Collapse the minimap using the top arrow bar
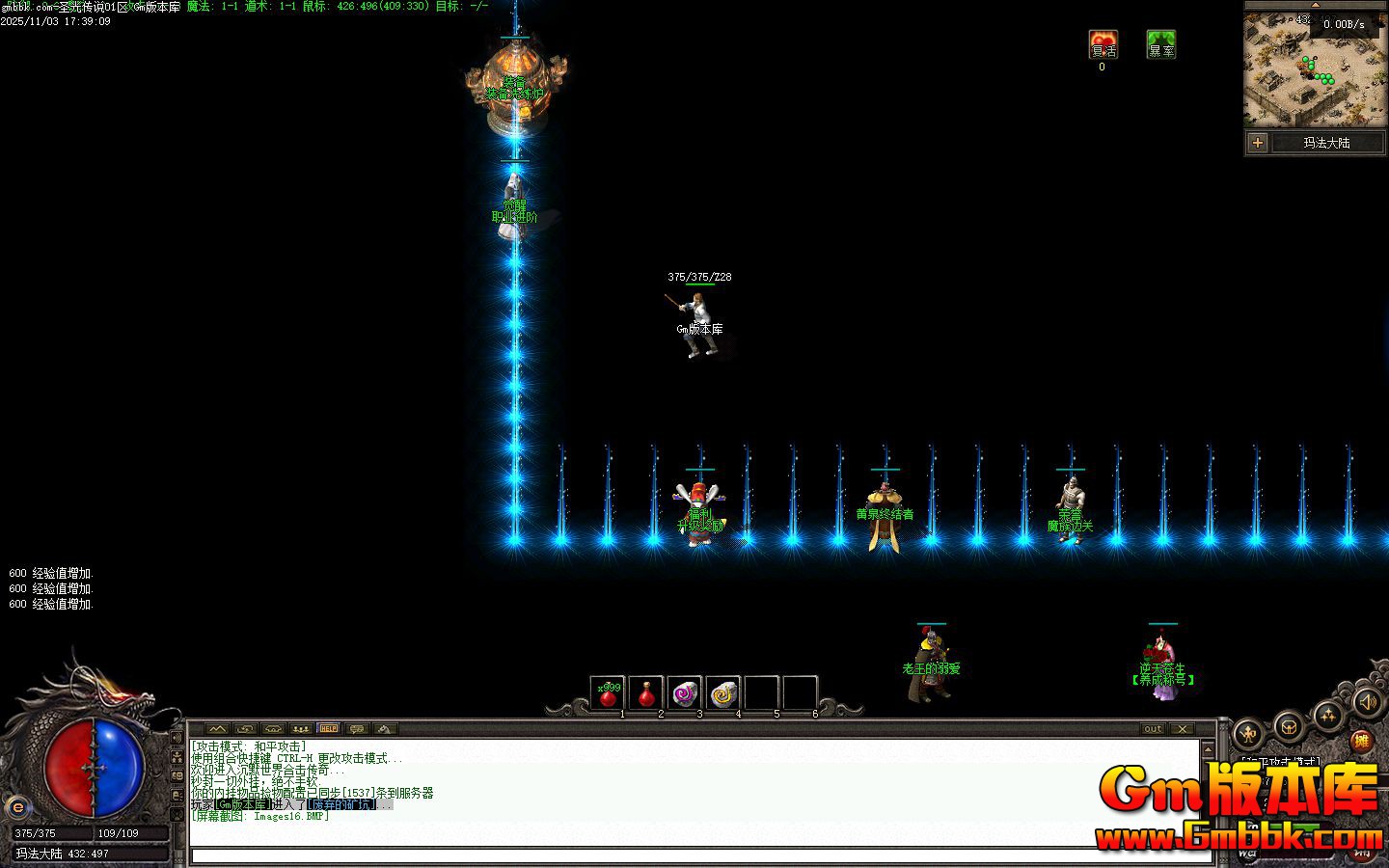The width and height of the screenshot is (1389, 868). [x=1317, y=5]
